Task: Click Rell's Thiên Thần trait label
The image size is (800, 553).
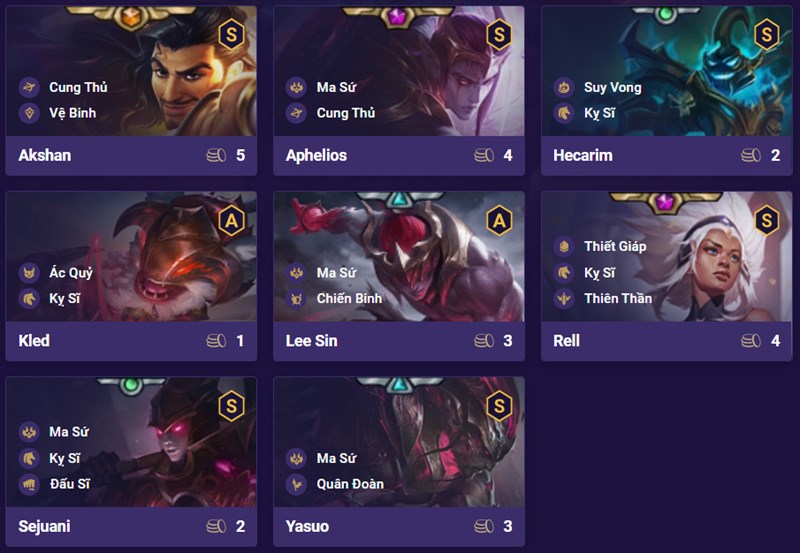Action: tap(617, 298)
